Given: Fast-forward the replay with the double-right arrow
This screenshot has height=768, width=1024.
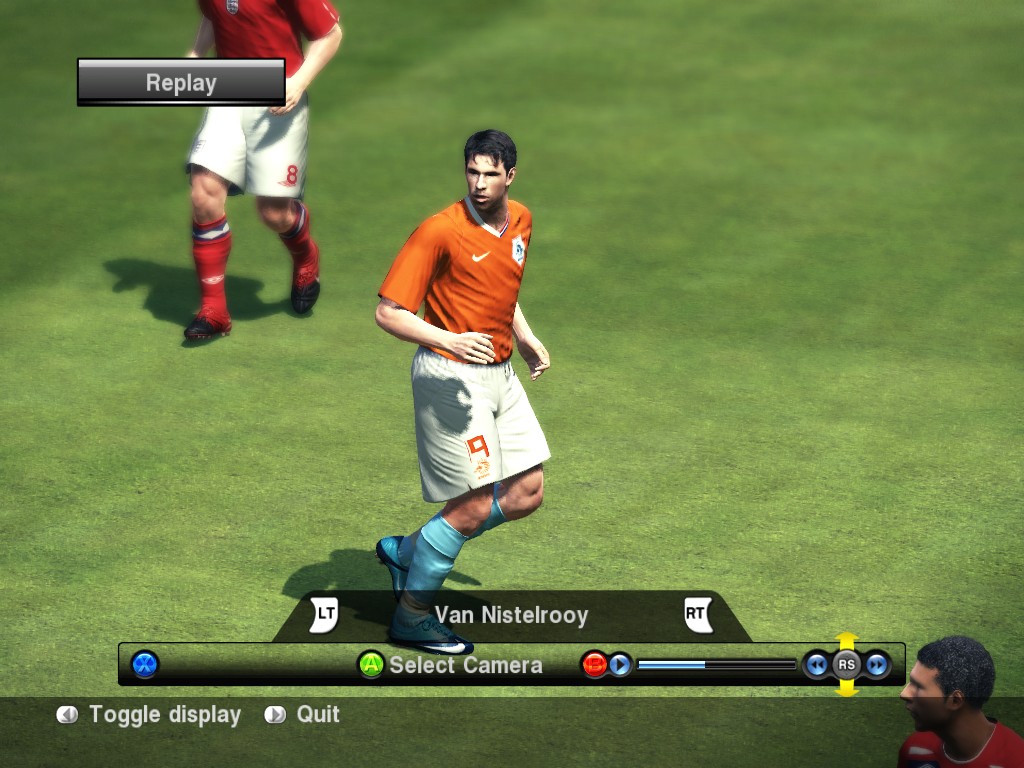Looking at the screenshot, I should click(877, 664).
